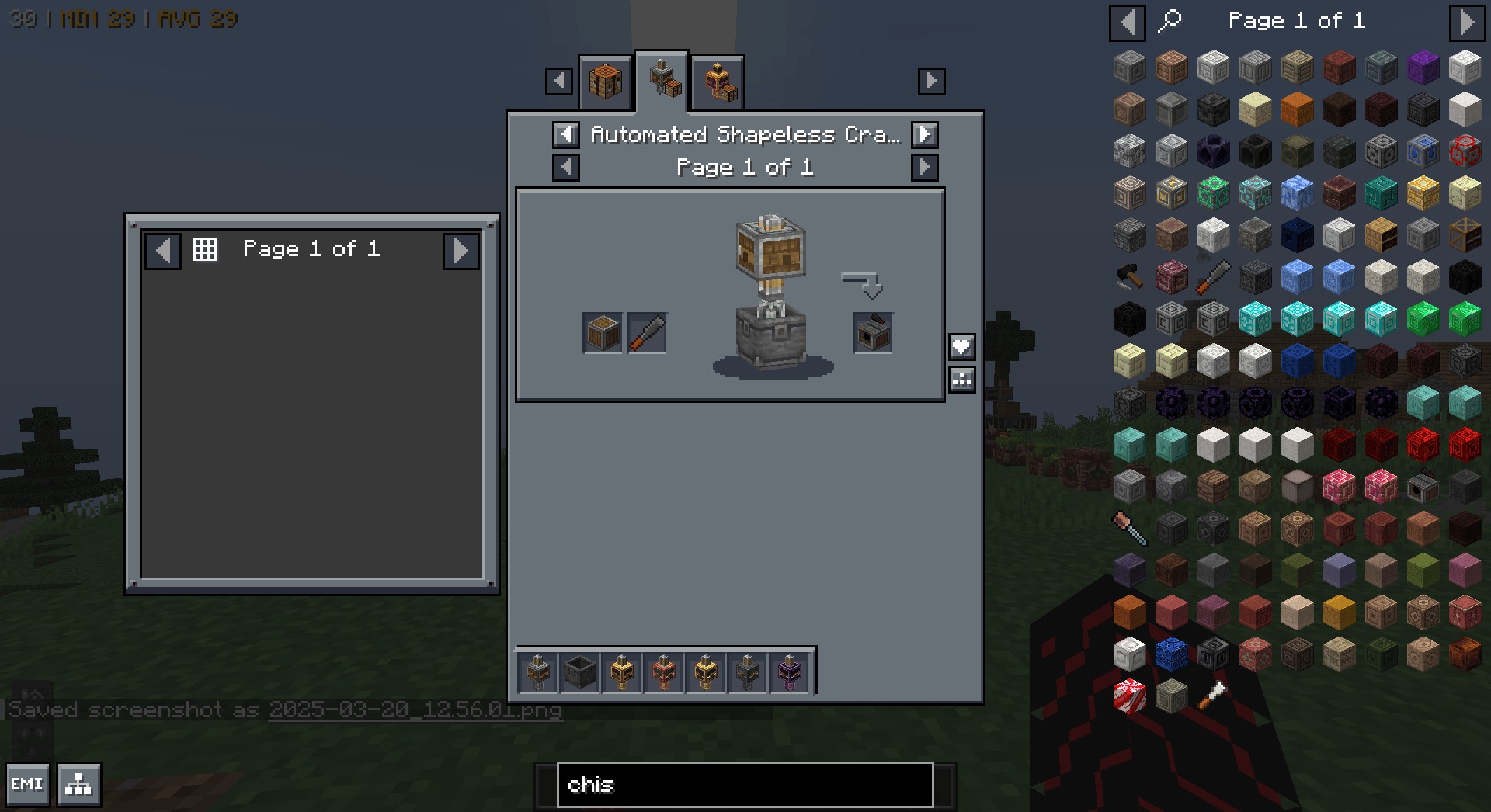Favorite this recipe with the heart button
Image resolution: width=1491 pixels, height=812 pixels.
click(x=961, y=346)
